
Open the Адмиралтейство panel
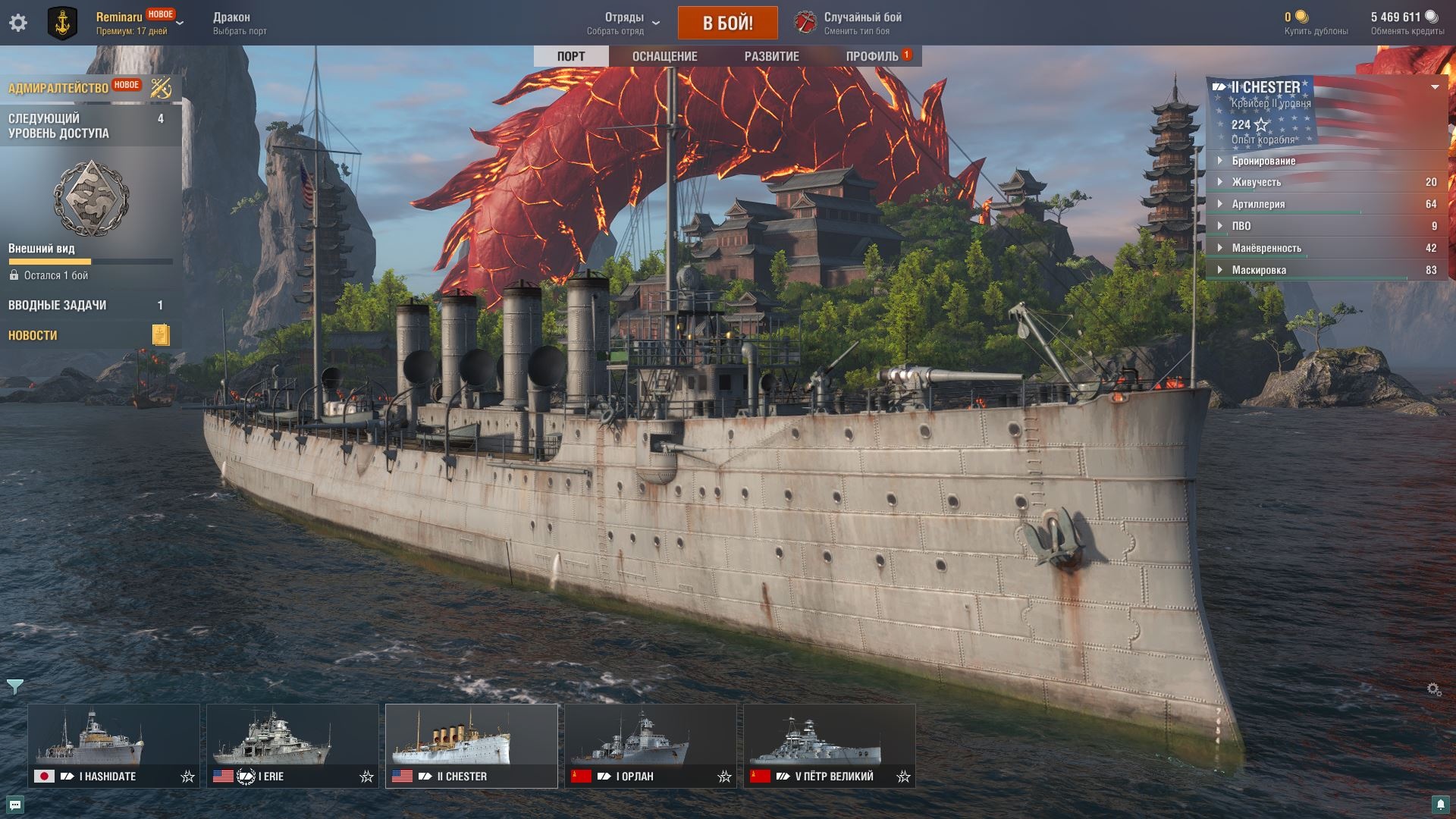pos(58,88)
